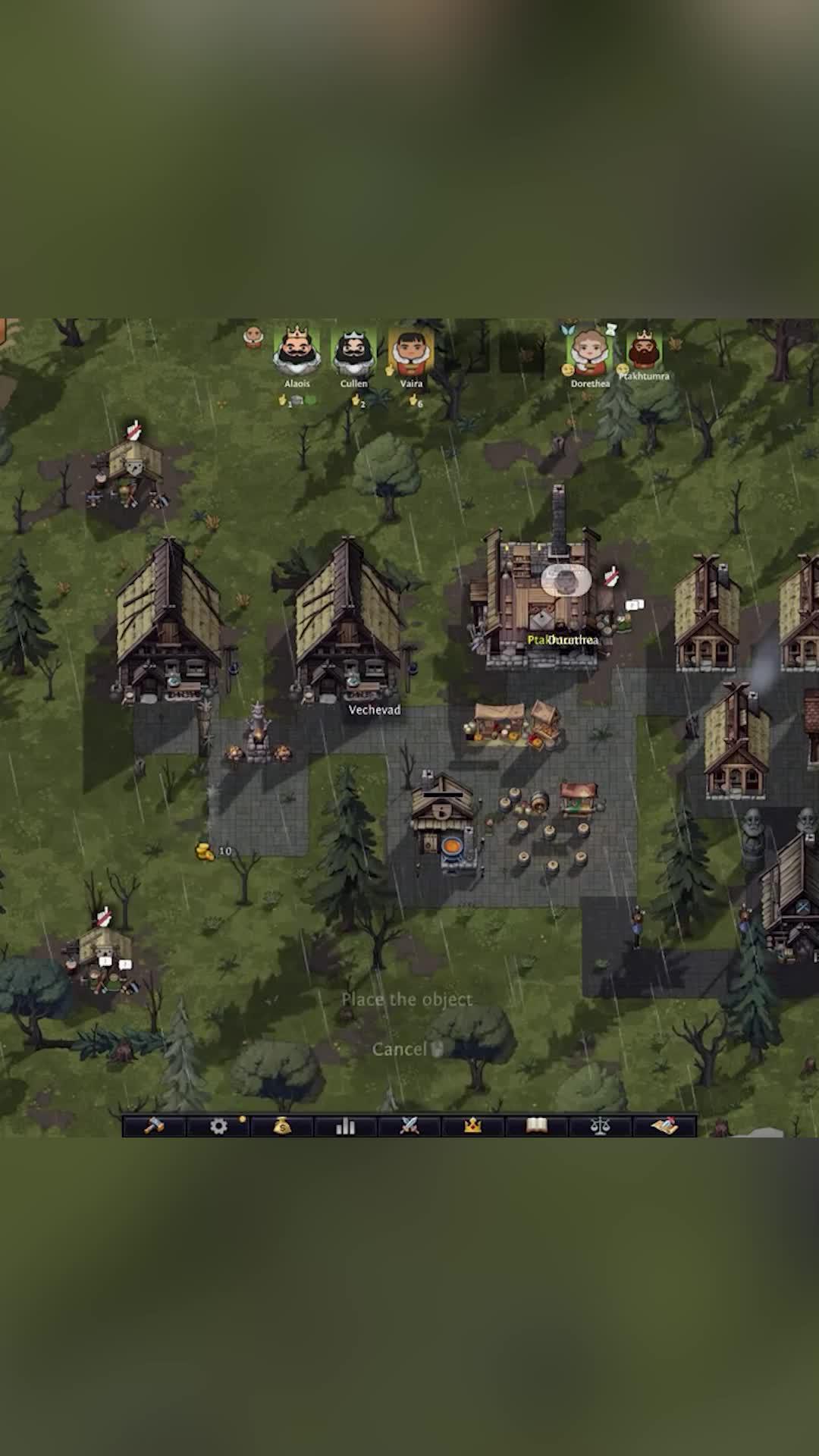Collect the gold coins marked 10
This screenshot has height=1456, width=819.
(x=205, y=852)
